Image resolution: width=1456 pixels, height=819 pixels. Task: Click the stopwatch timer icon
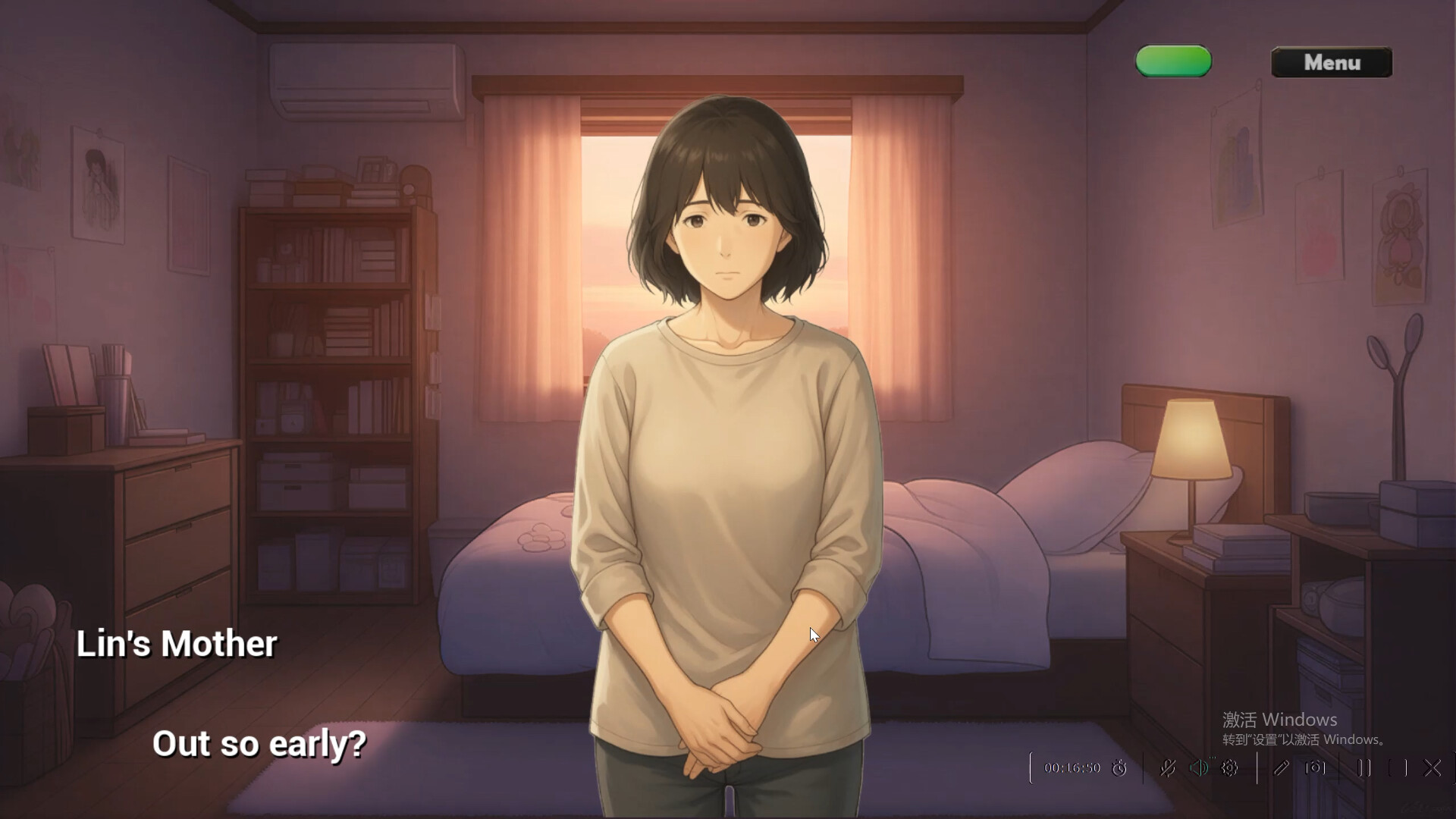[1119, 767]
